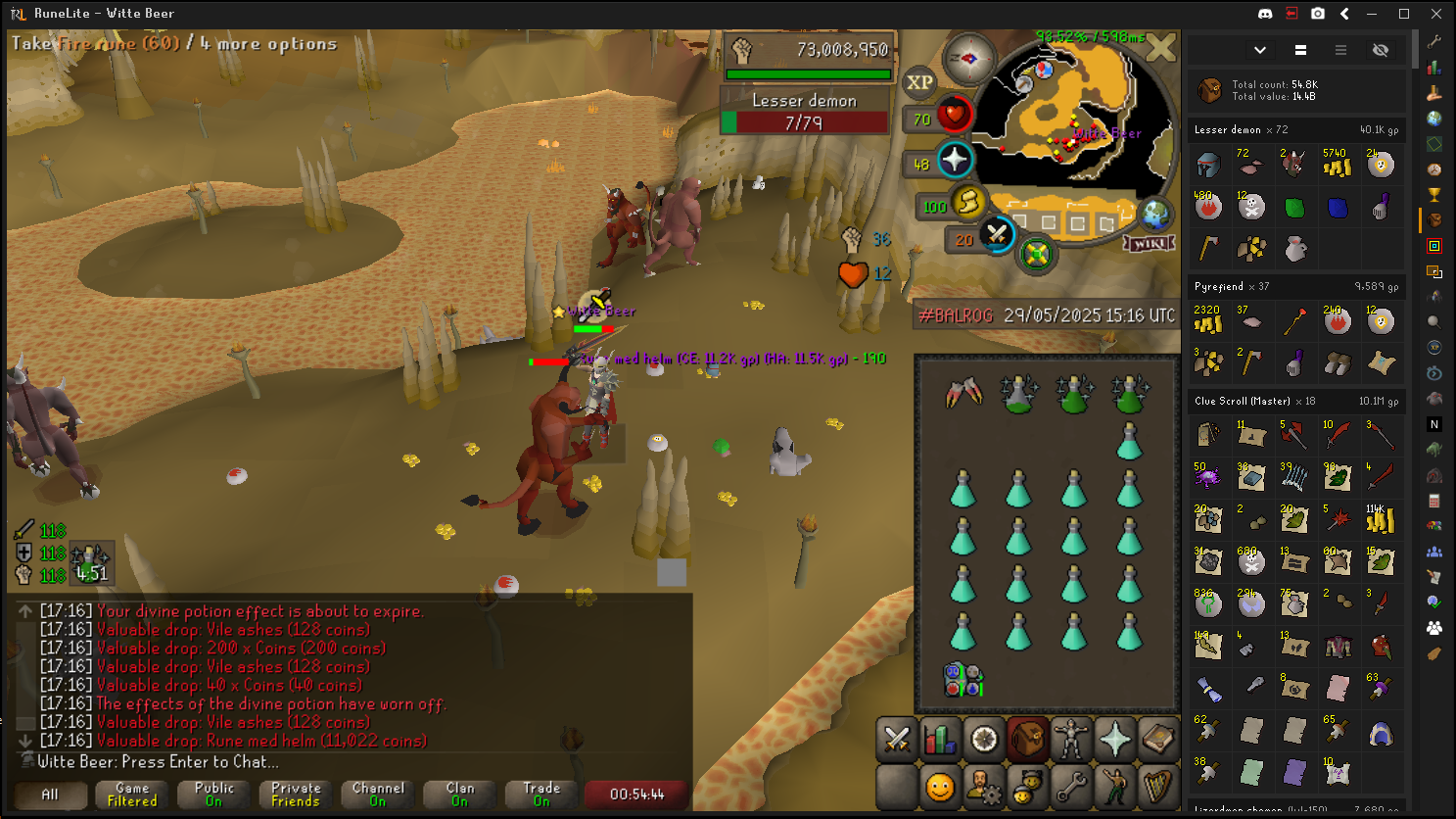Click the compass to face north
This screenshot has width=1456, height=819.
(967, 60)
